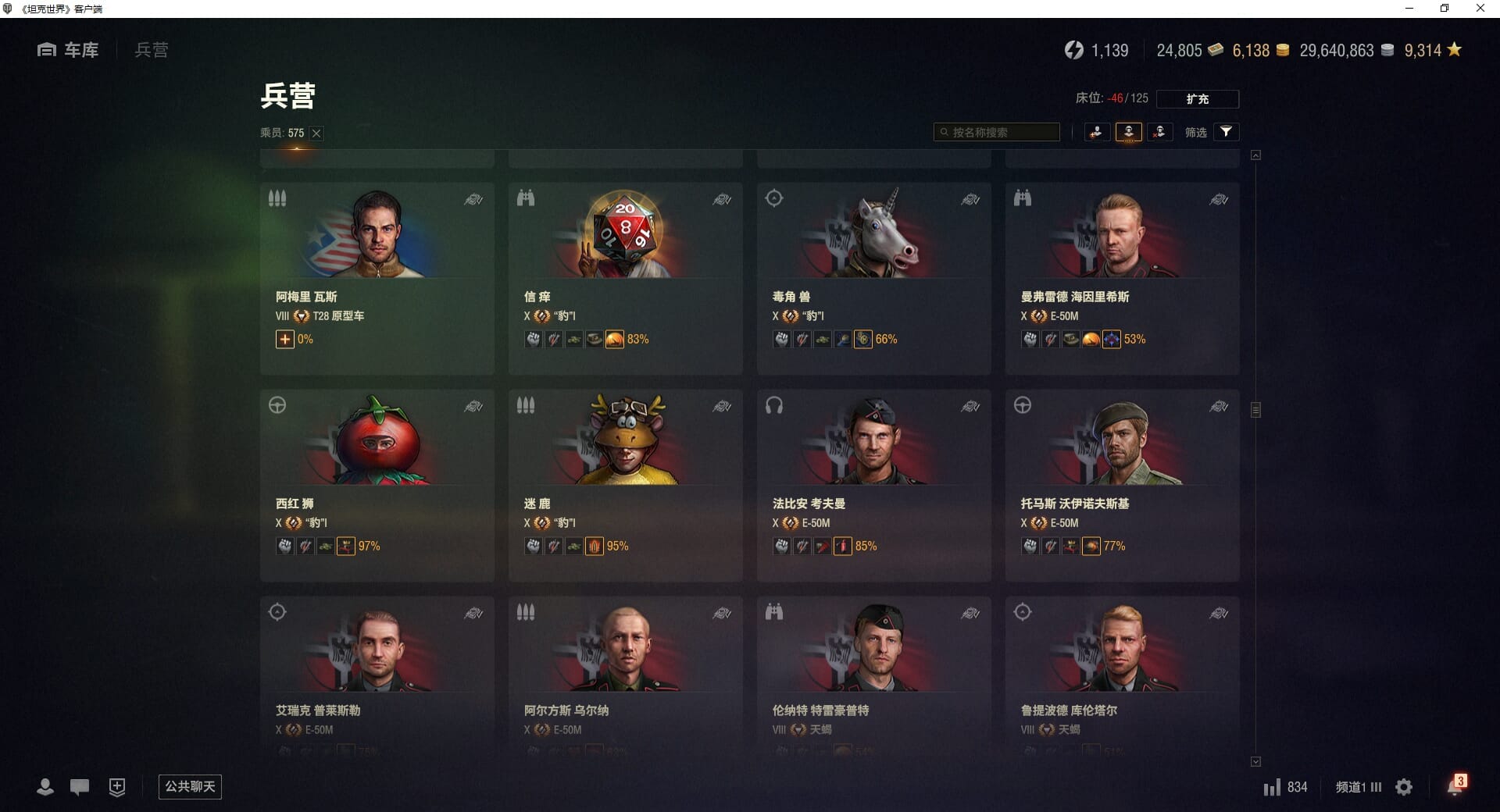
Task: Pick crew member 托马斯 沃伊诺夫斯基
Action: (x=1122, y=485)
